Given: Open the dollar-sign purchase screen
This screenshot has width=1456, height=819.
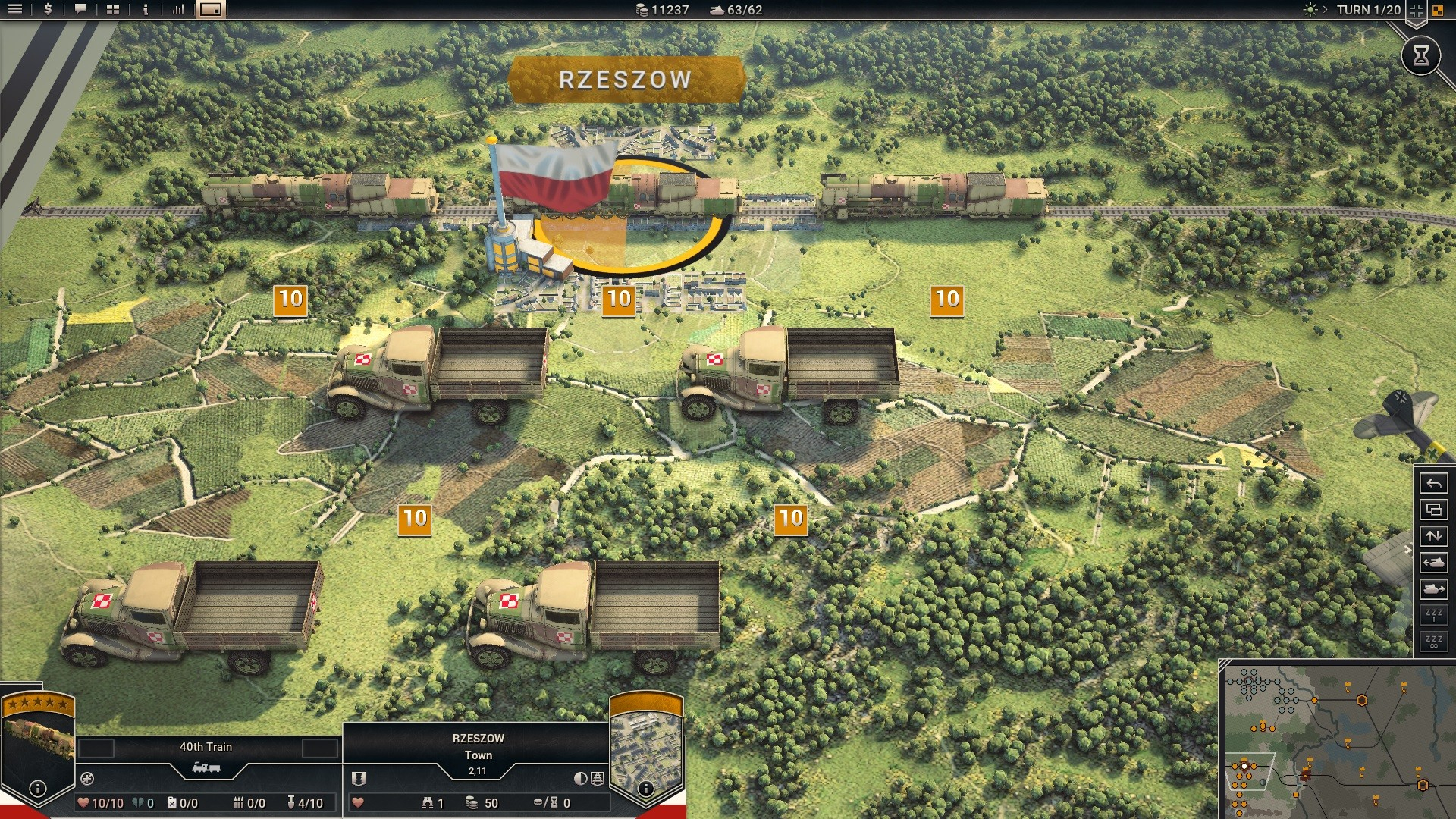Looking at the screenshot, I should coord(49,10).
